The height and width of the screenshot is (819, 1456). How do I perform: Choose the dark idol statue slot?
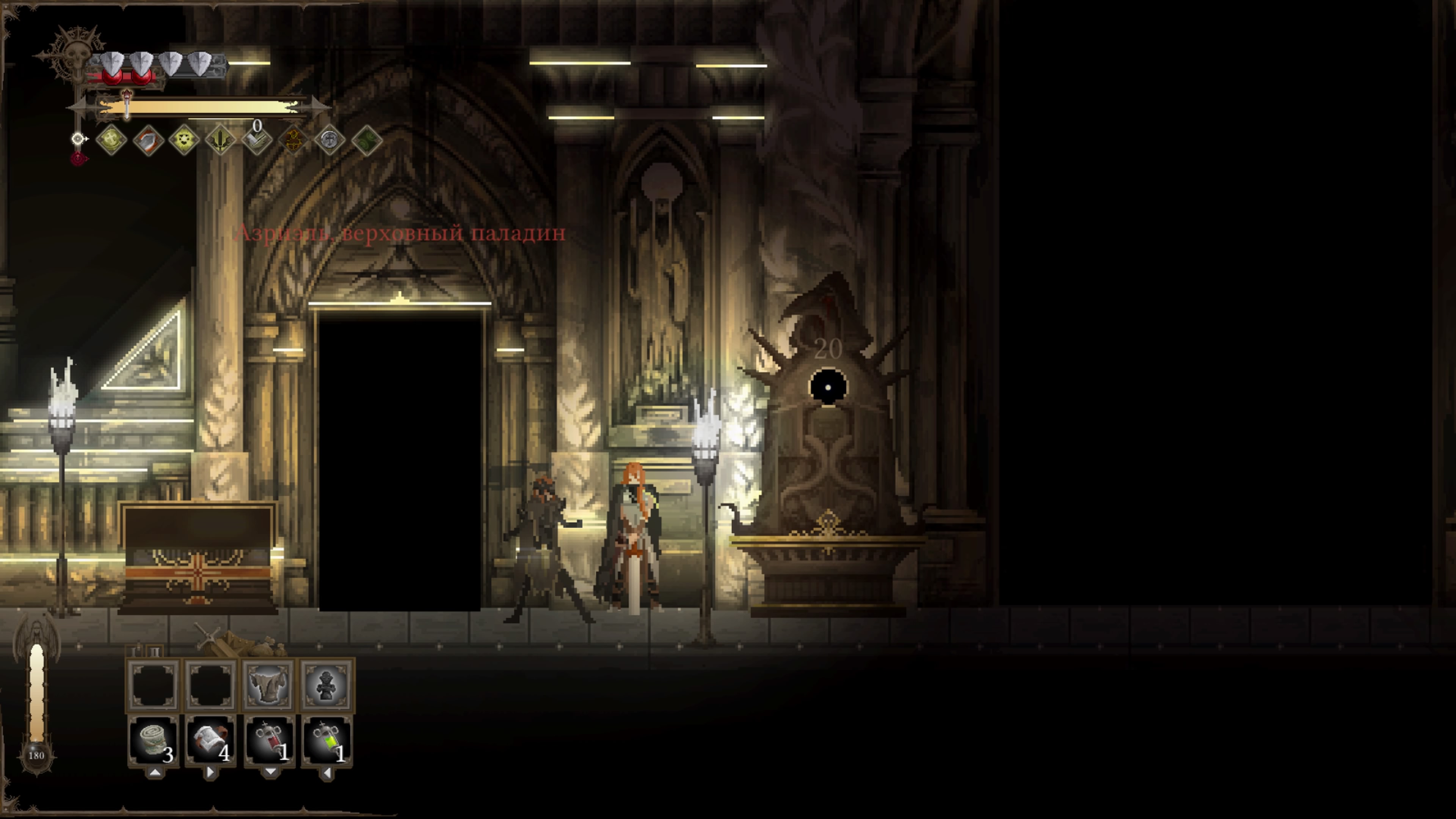(x=327, y=684)
